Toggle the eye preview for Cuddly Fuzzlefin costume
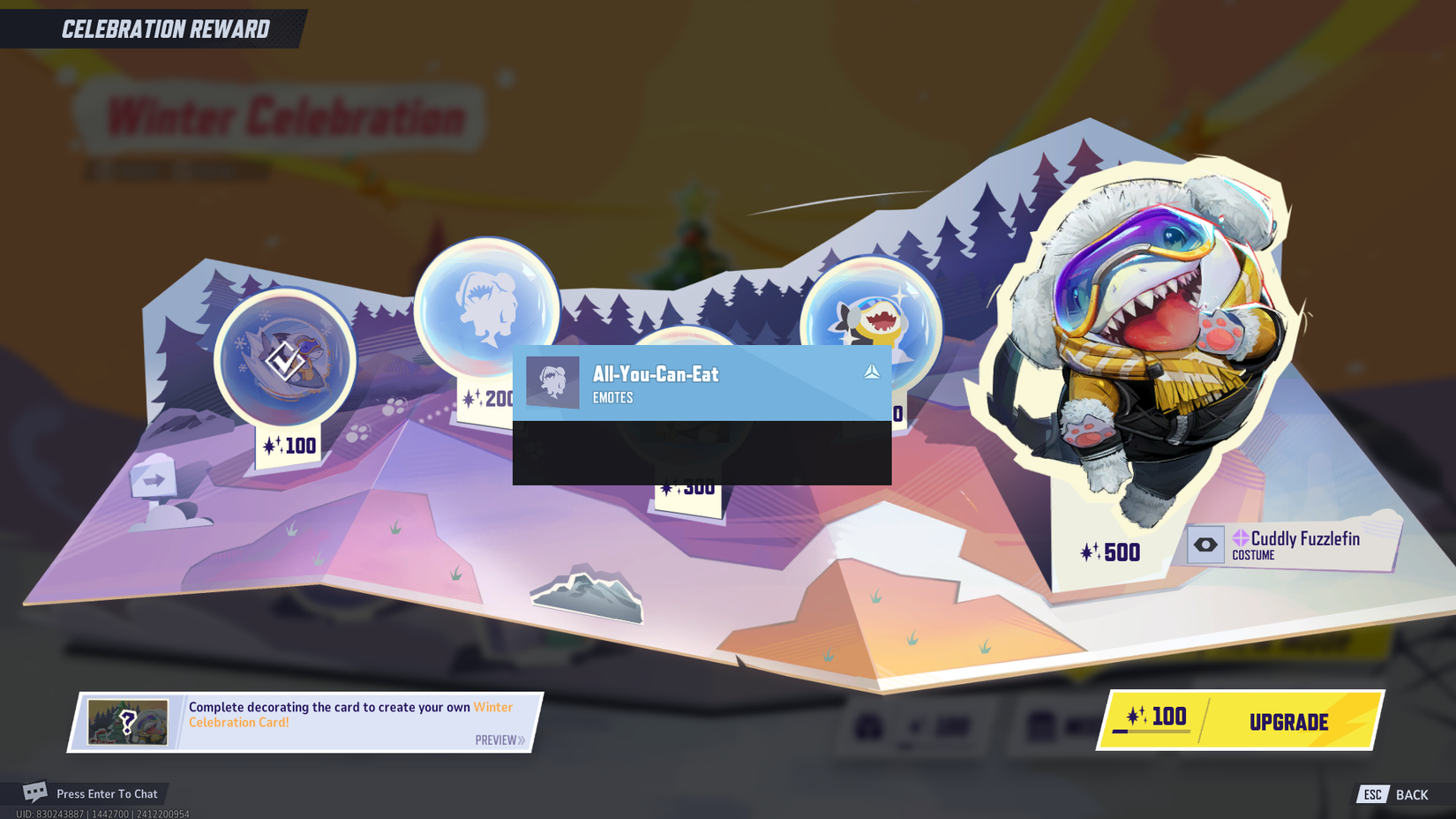The image size is (1456, 819). (1206, 545)
